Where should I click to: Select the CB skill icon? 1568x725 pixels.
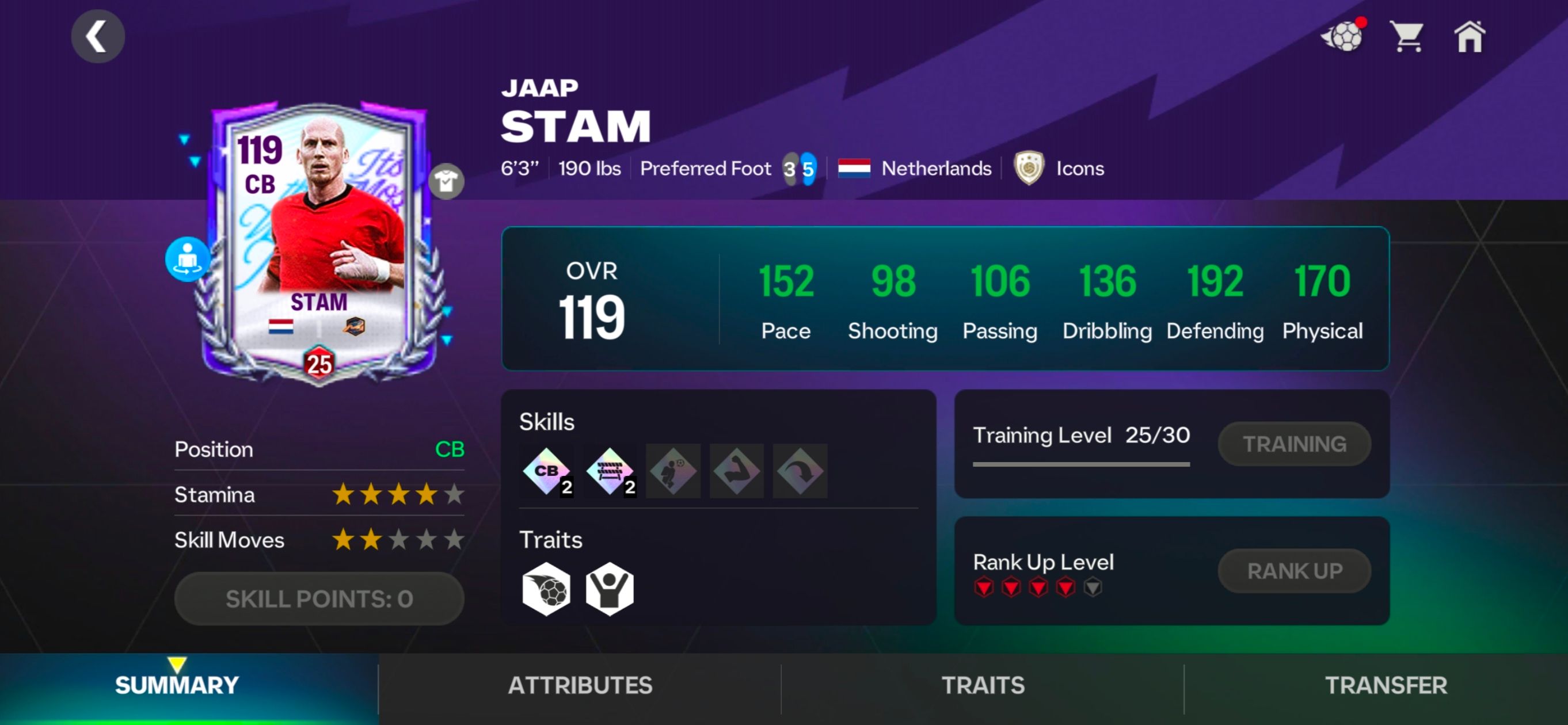click(547, 471)
